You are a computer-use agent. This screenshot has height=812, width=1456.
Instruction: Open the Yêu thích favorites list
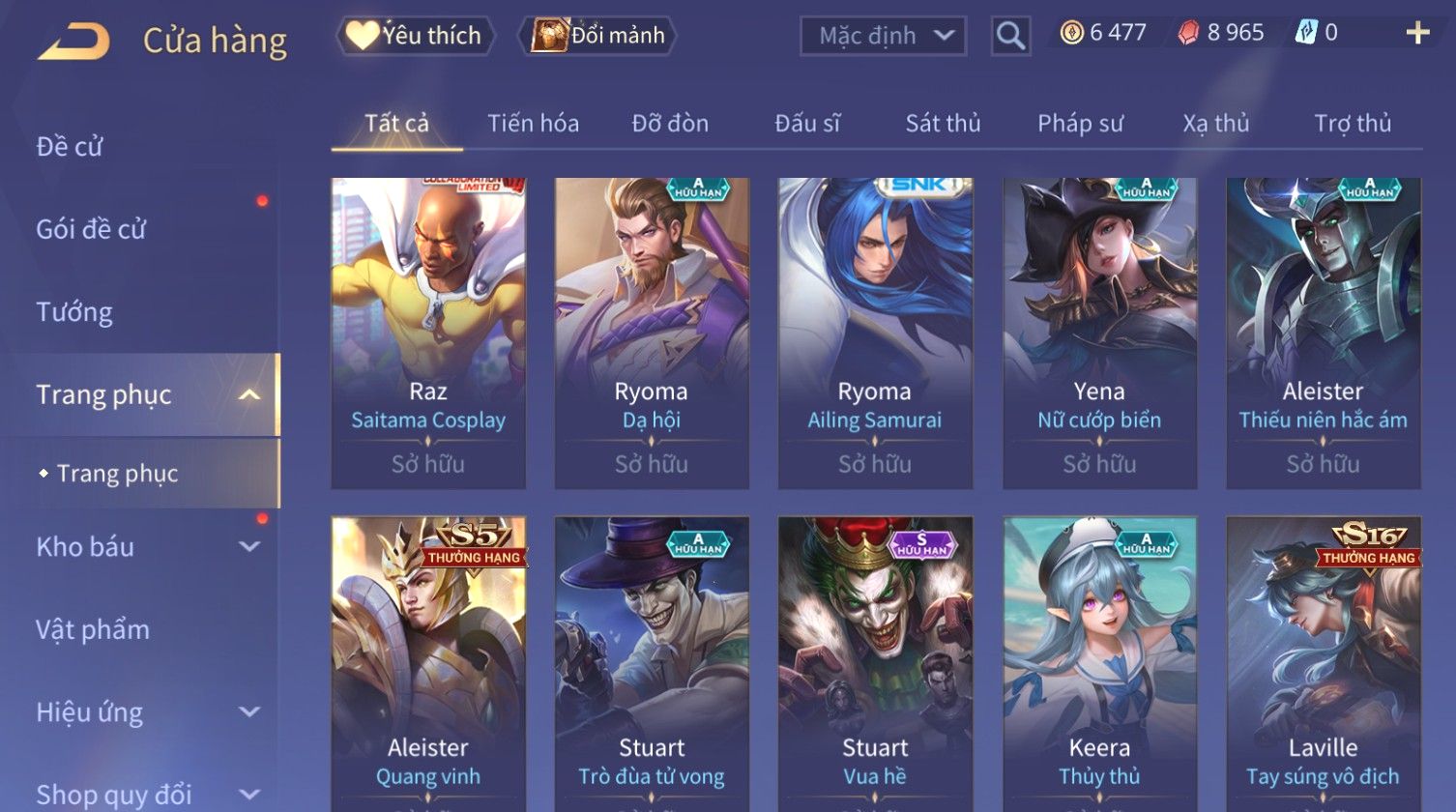click(416, 36)
